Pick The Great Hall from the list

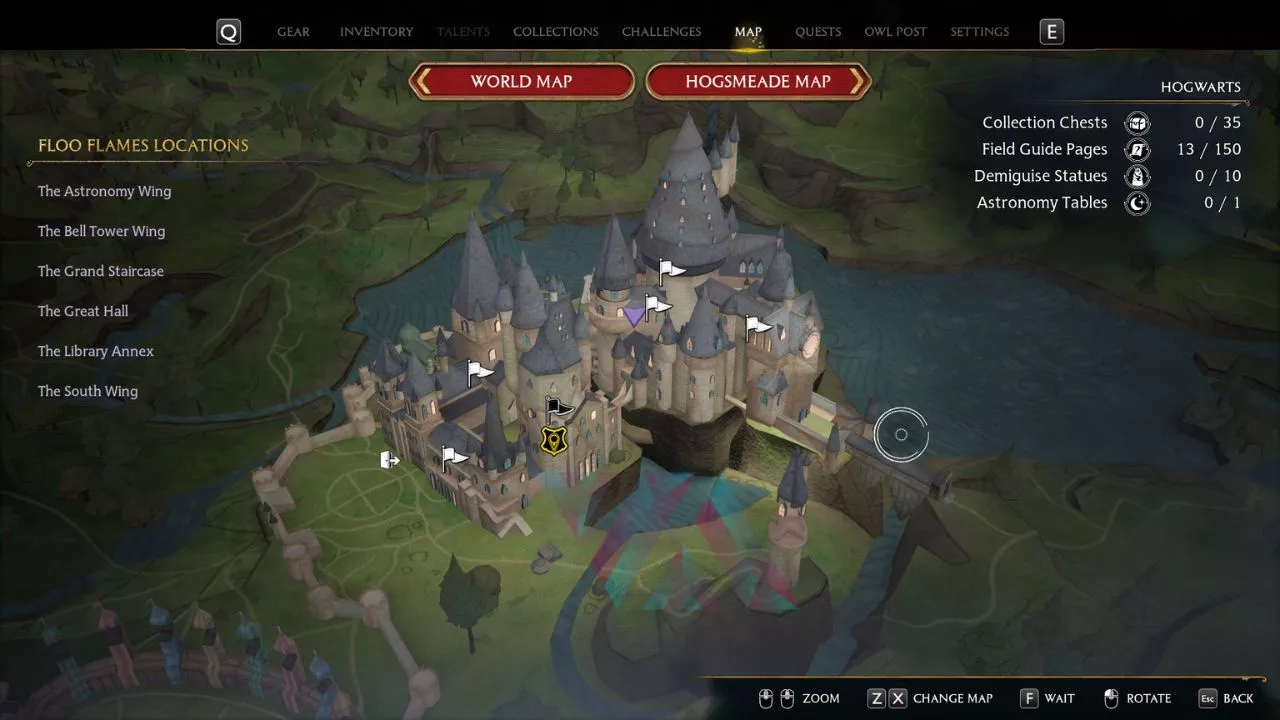click(x=83, y=311)
